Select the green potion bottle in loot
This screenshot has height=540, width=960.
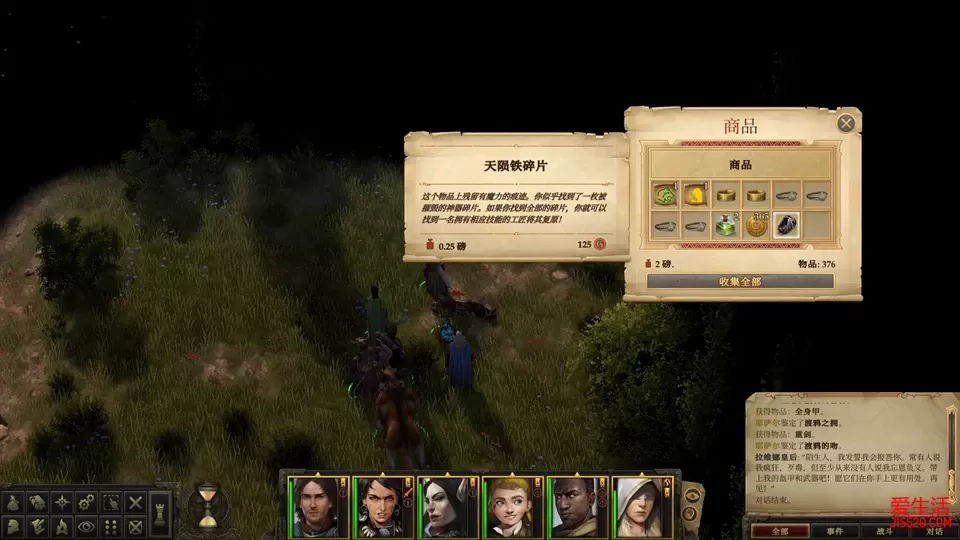pos(725,225)
